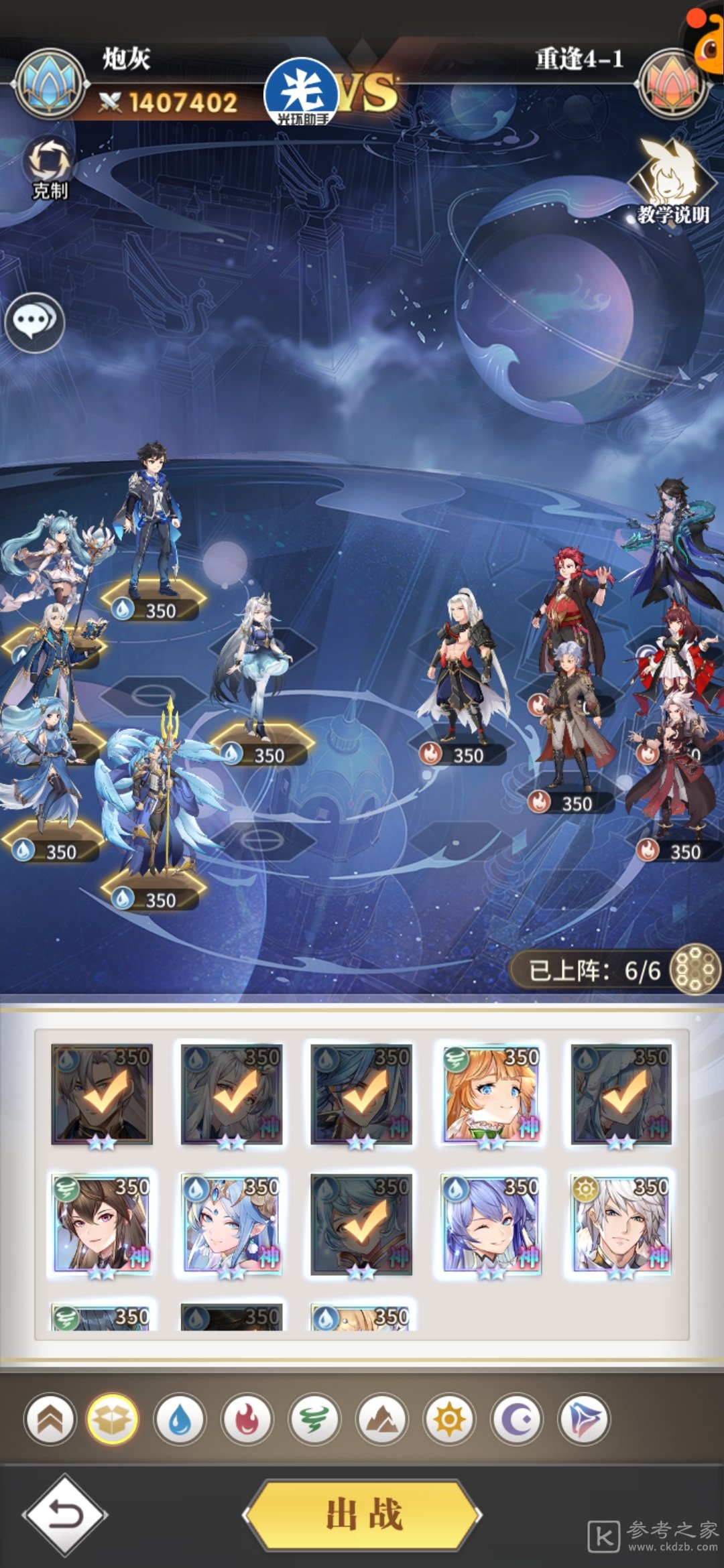Image resolution: width=724 pixels, height=1568 pixels.
Task: Go back with the return arrow button
Action: pos(64,1514)
